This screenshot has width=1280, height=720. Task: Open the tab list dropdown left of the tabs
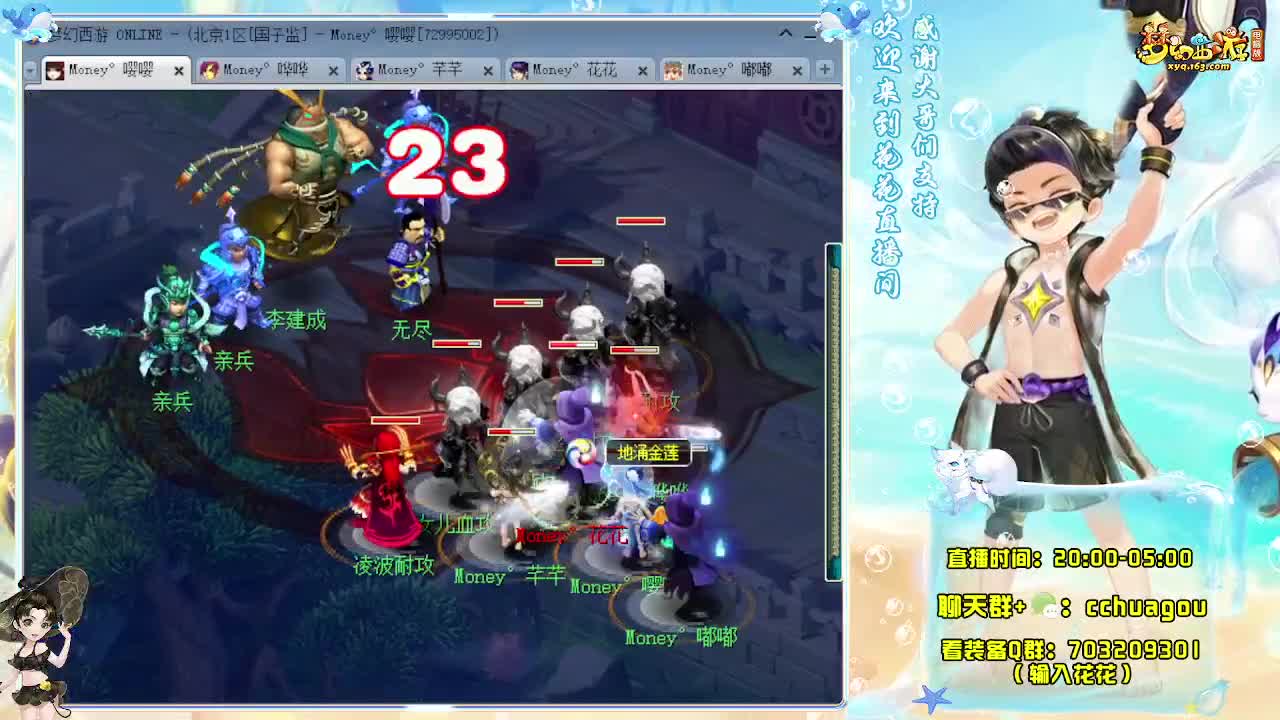(x=30, y=70)
